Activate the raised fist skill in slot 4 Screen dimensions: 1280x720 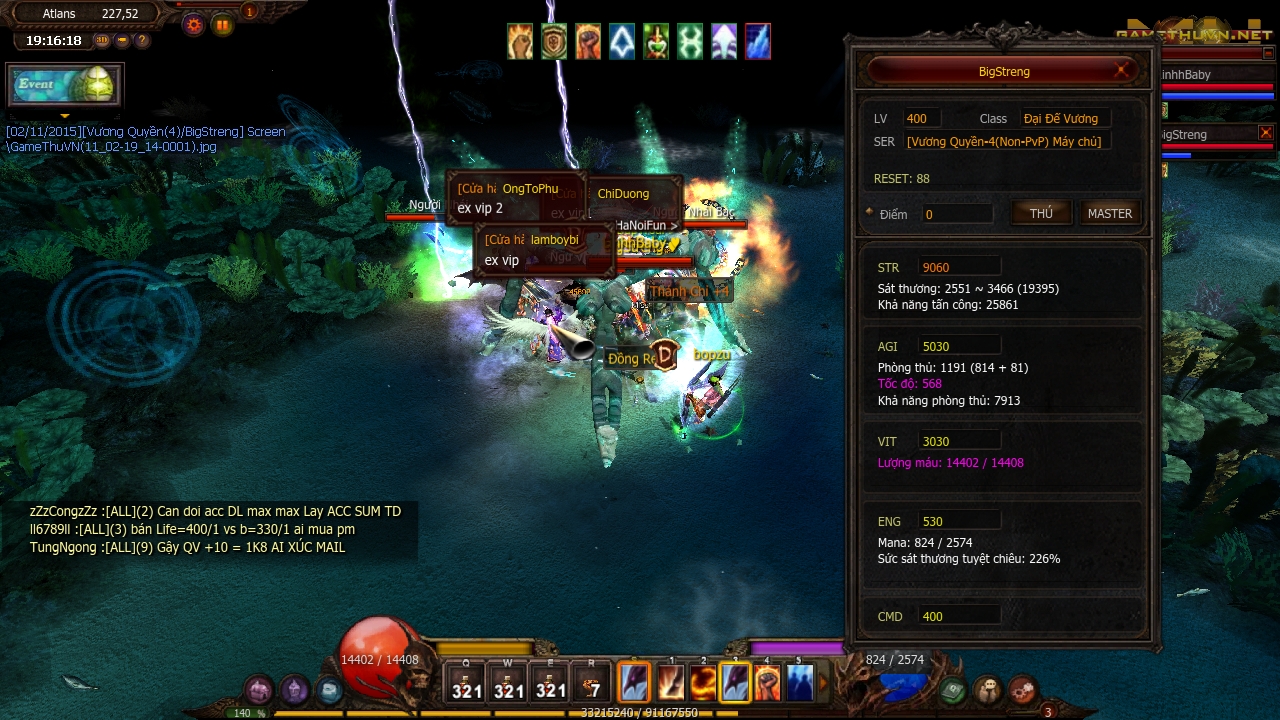(x=767, y=683)
